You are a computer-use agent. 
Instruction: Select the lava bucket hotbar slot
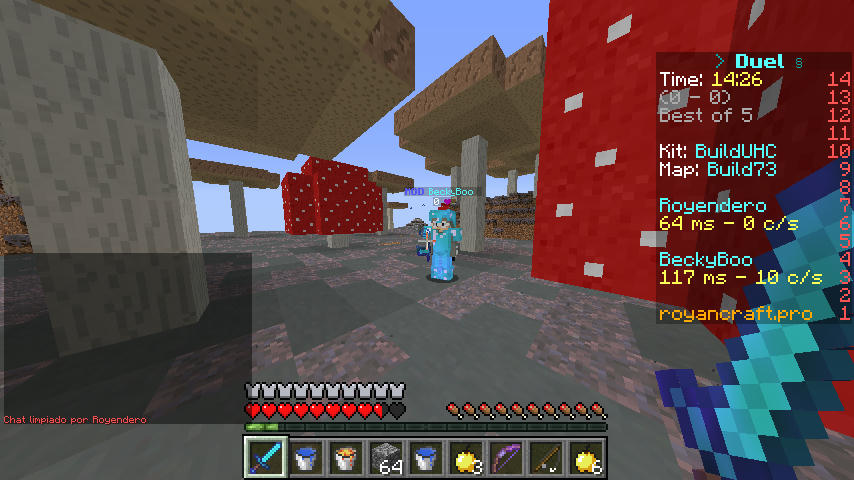click(346, 457)
